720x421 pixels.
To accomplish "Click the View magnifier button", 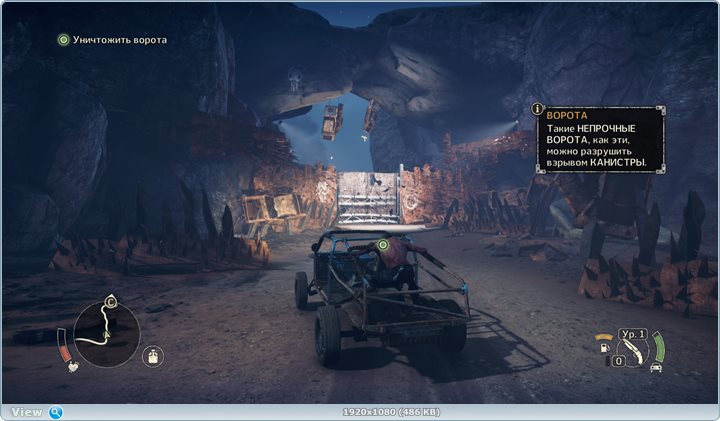I will [x=56, y=412].
